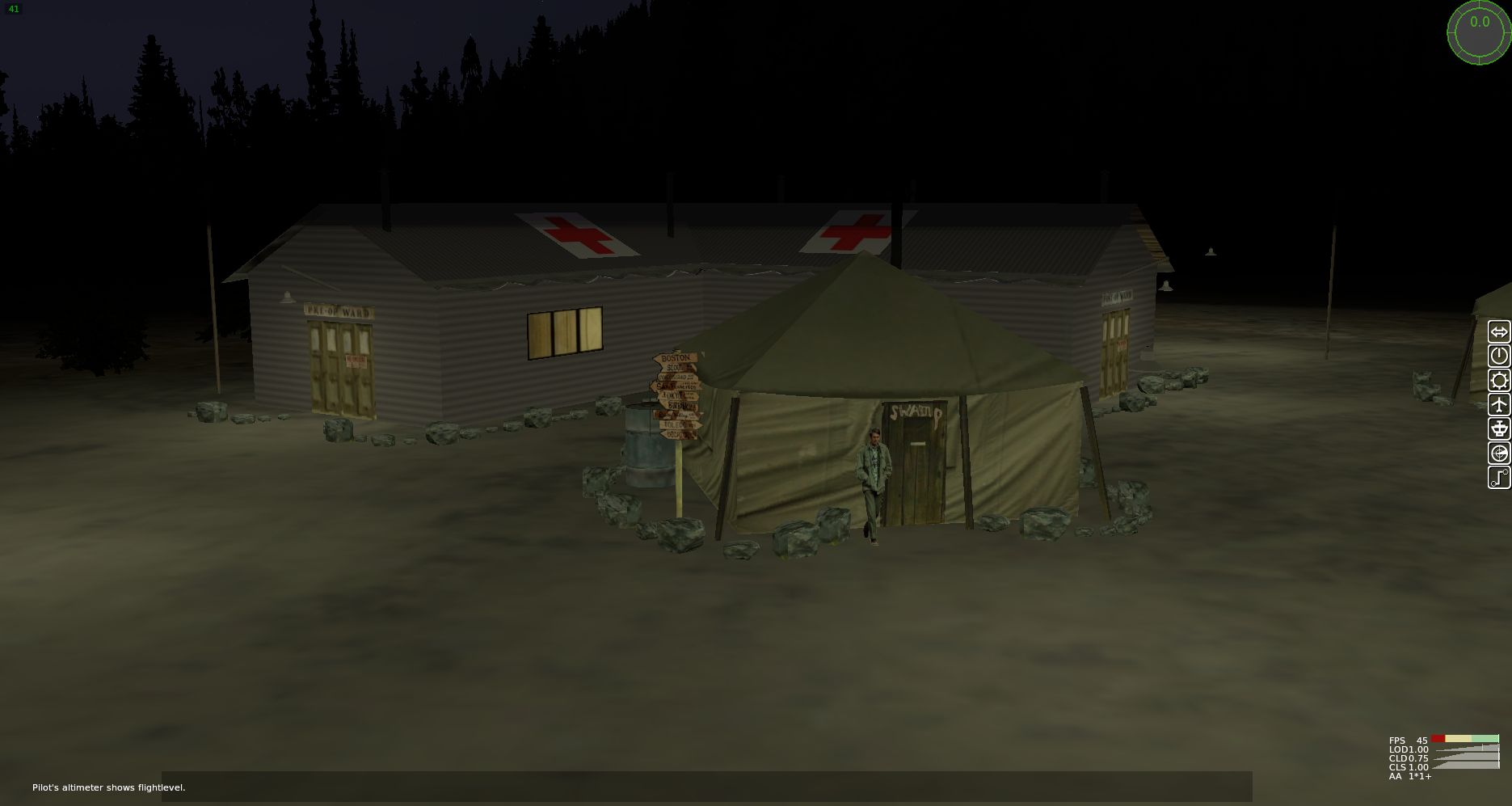Click the double-headed arrow toolbar icon
The height and width of the screenshot is (806, 1512).
point(1499,332)
